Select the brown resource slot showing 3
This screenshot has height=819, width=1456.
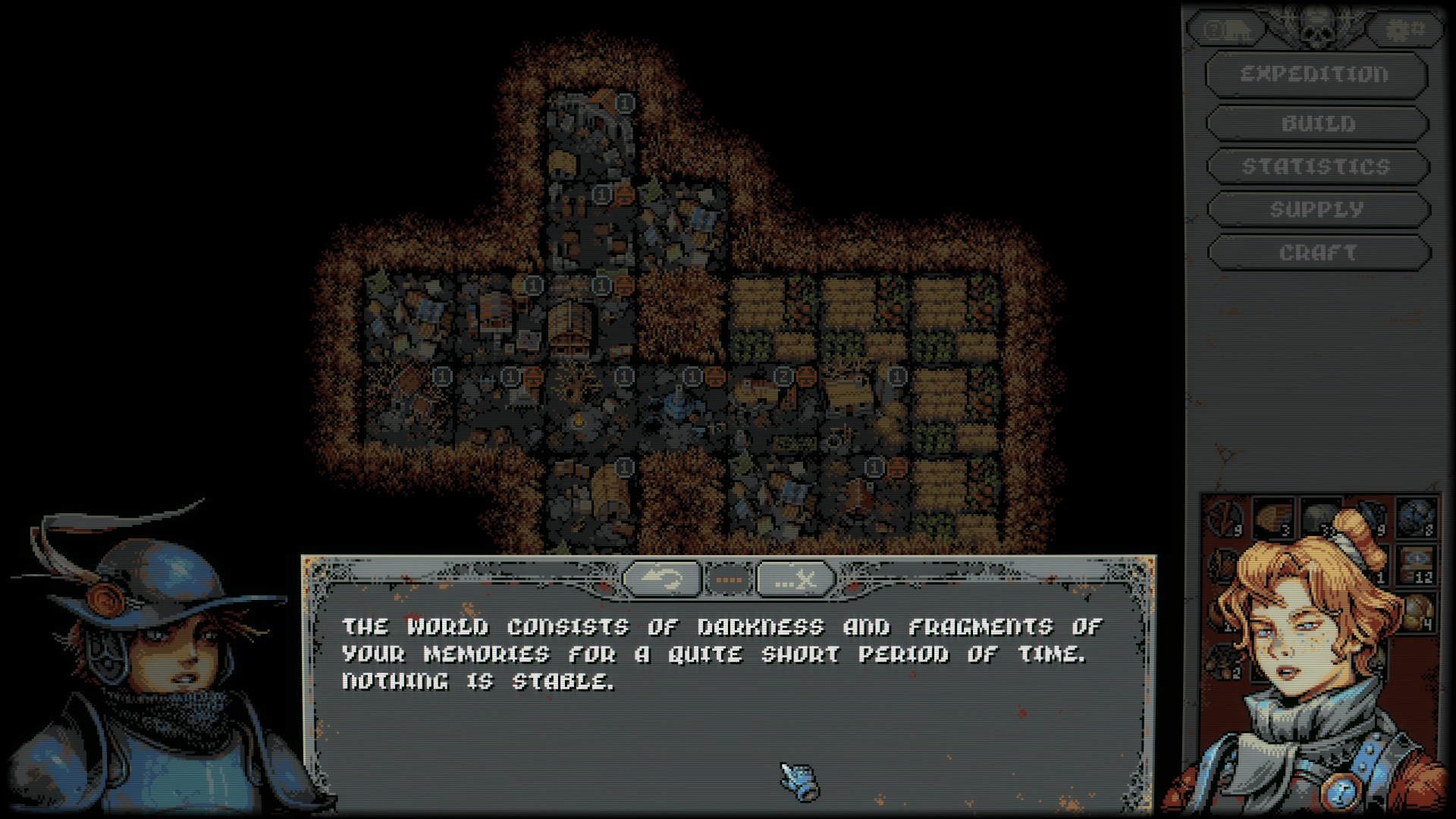pyautogui.click(x=1272, y=517)
